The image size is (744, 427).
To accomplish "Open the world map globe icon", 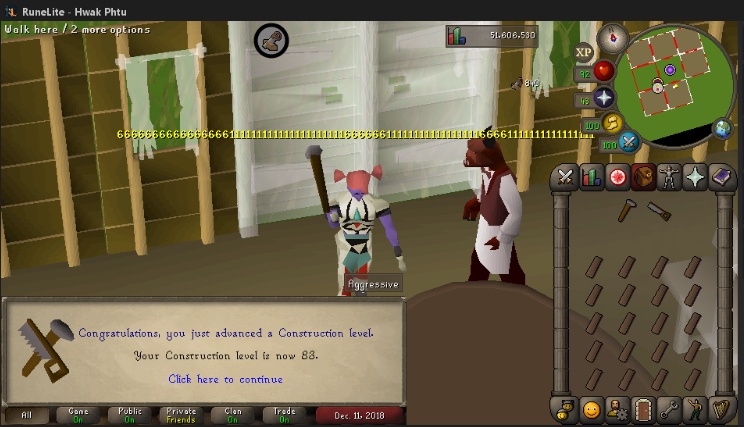I will click(x=722, y=128).
